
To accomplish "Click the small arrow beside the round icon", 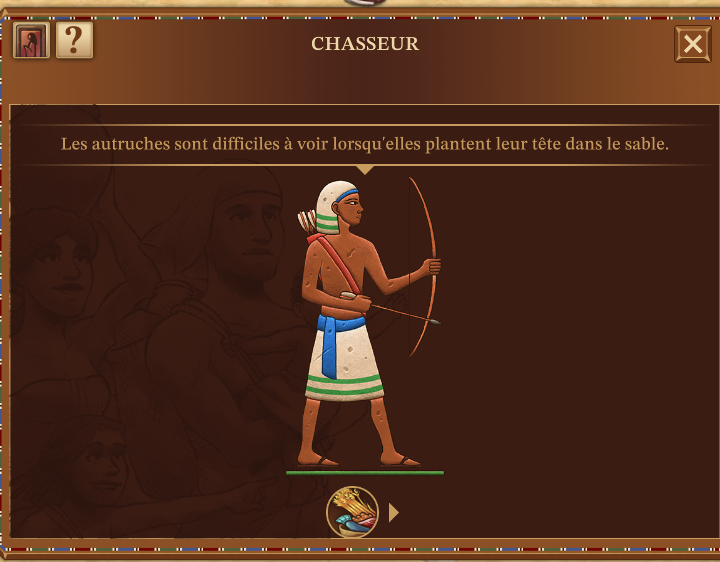I will (x=394, y=512).
